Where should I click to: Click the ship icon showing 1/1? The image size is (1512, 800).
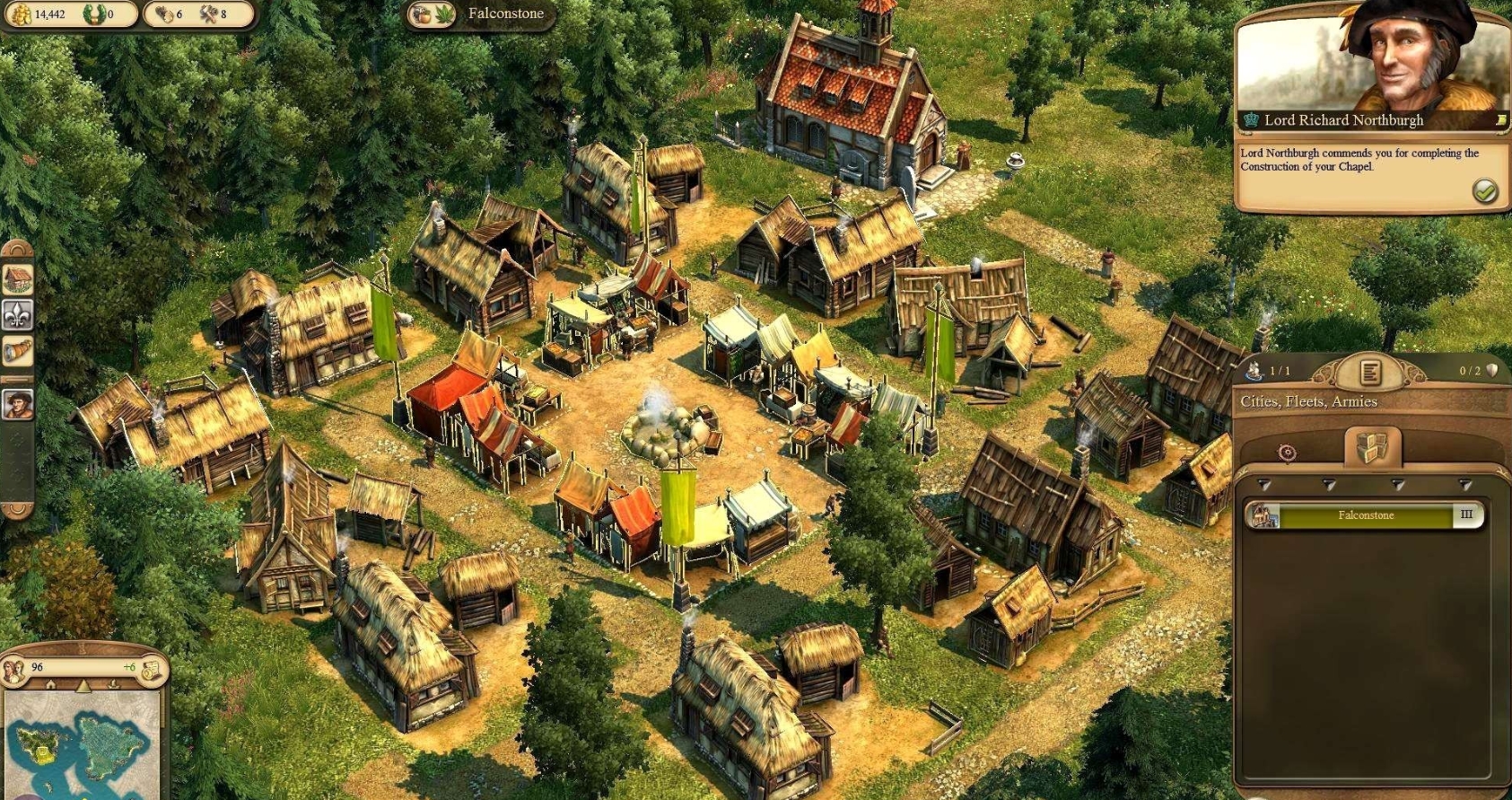coord(1256,370)
